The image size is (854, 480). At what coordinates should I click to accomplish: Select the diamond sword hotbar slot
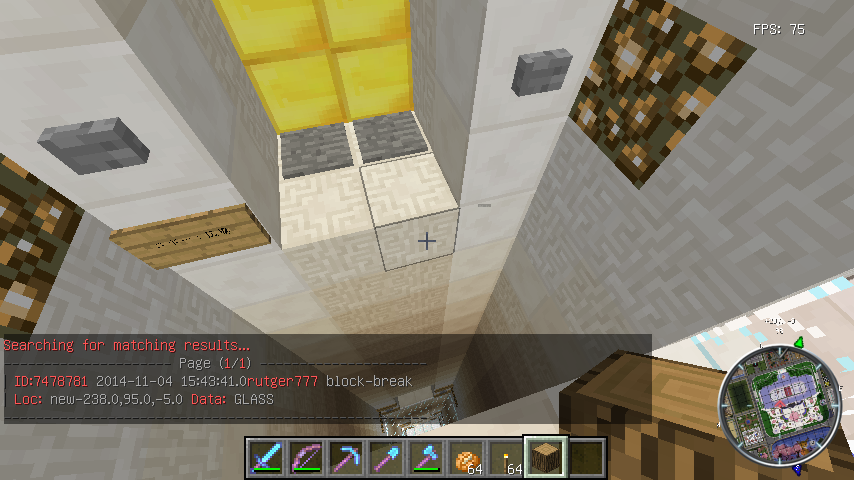tap(266, 458)
